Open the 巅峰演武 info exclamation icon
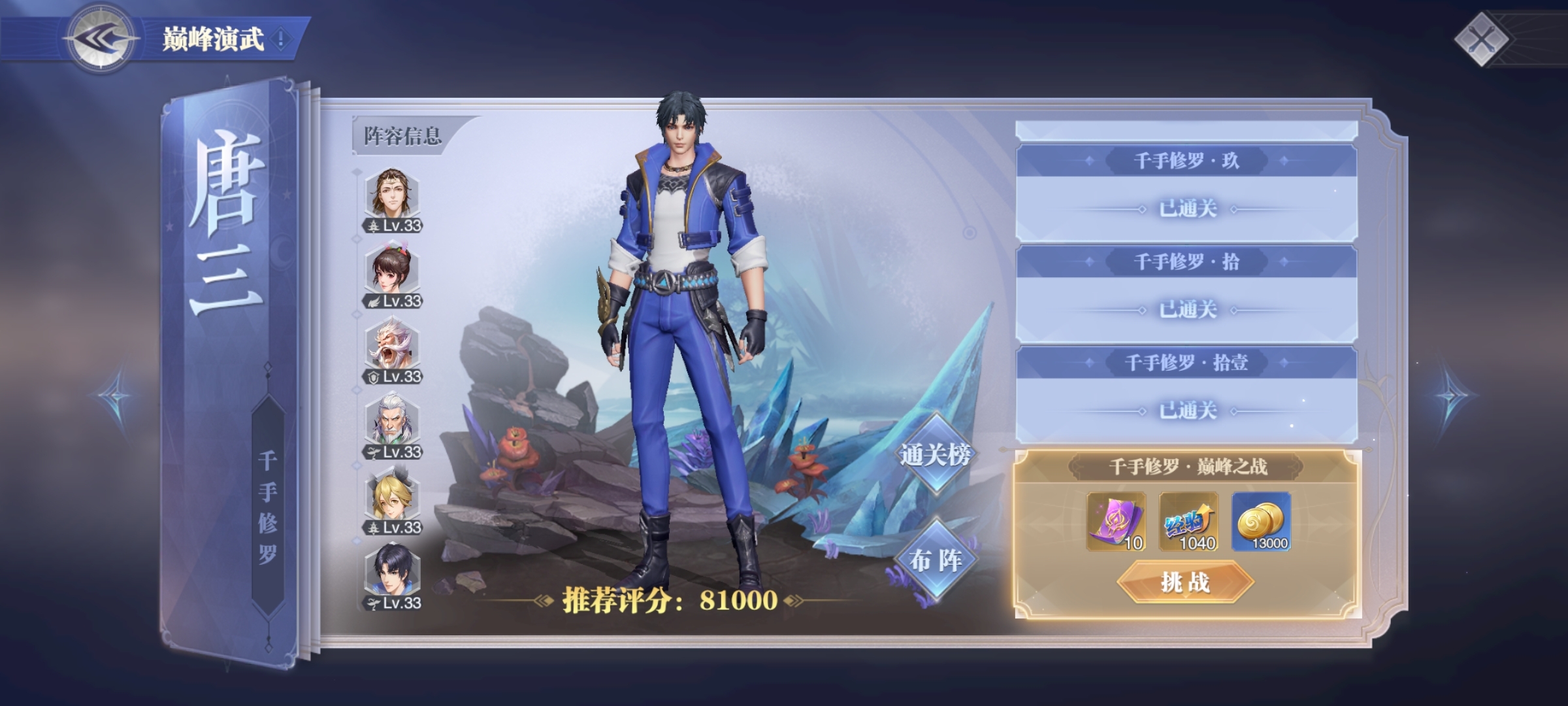1568x706 pixels. tap(281, 39)
